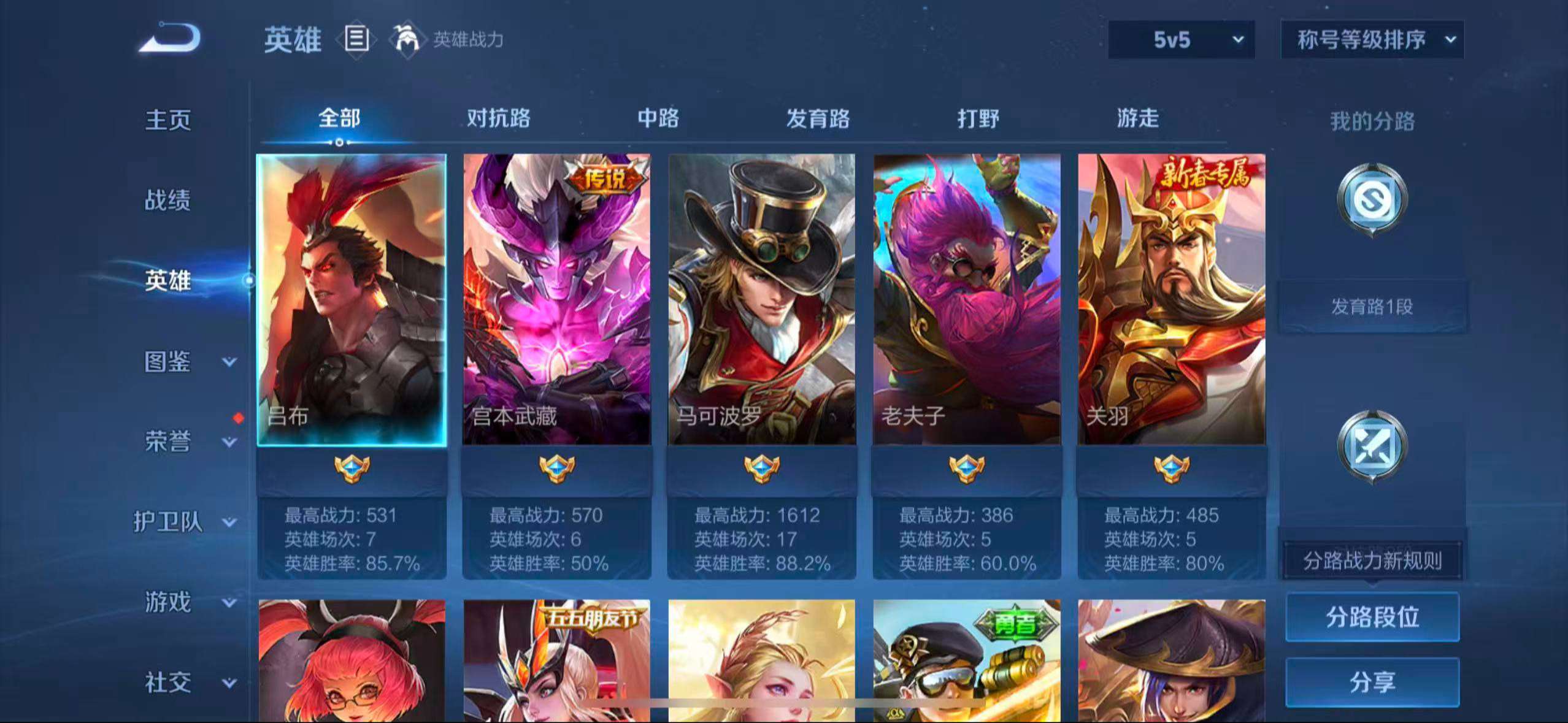Click the rank badge under 老夫子
The height and width of the screenshot is (723, 1568).
[967, 469]
